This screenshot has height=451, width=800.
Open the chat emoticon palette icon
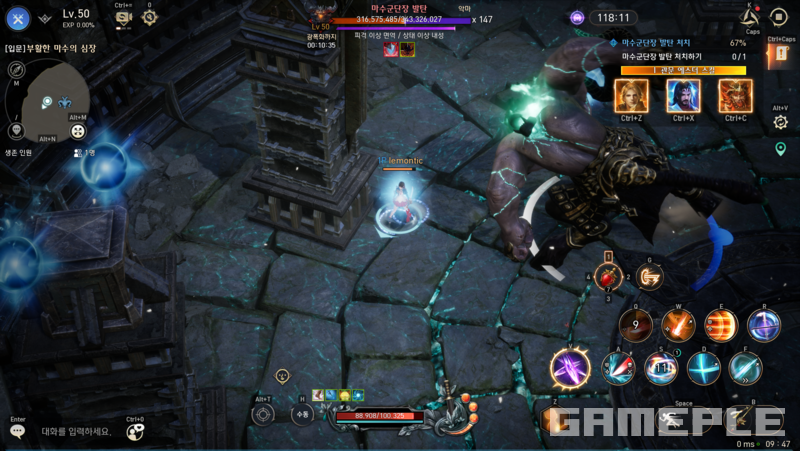tap(135, 432)
